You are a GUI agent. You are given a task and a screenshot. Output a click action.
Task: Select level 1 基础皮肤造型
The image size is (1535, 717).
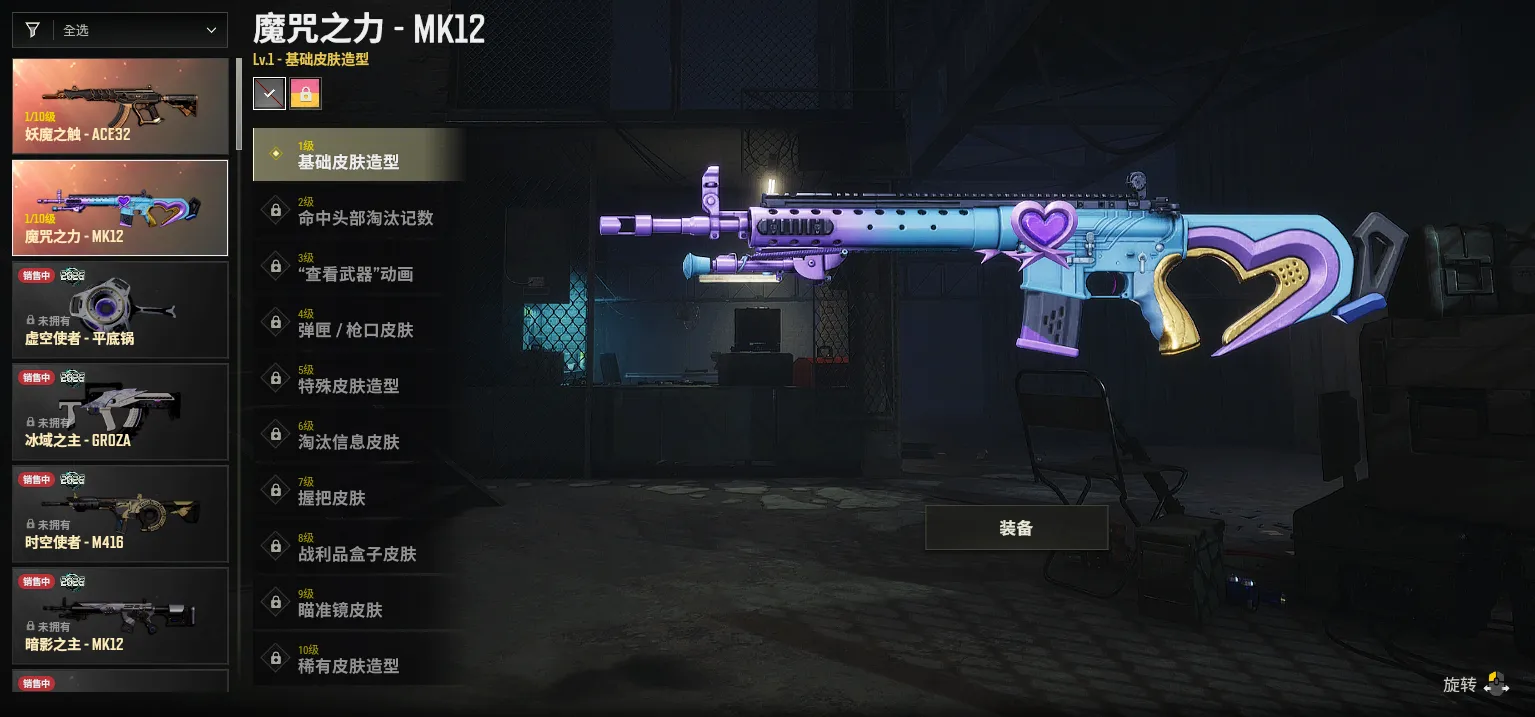tap(358, 154)
